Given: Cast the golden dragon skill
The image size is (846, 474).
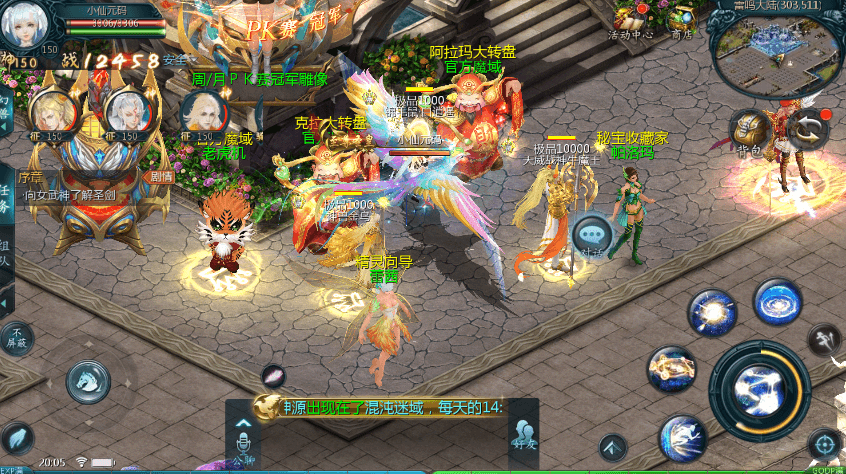Looking at the screenshot, I should 671,370.
